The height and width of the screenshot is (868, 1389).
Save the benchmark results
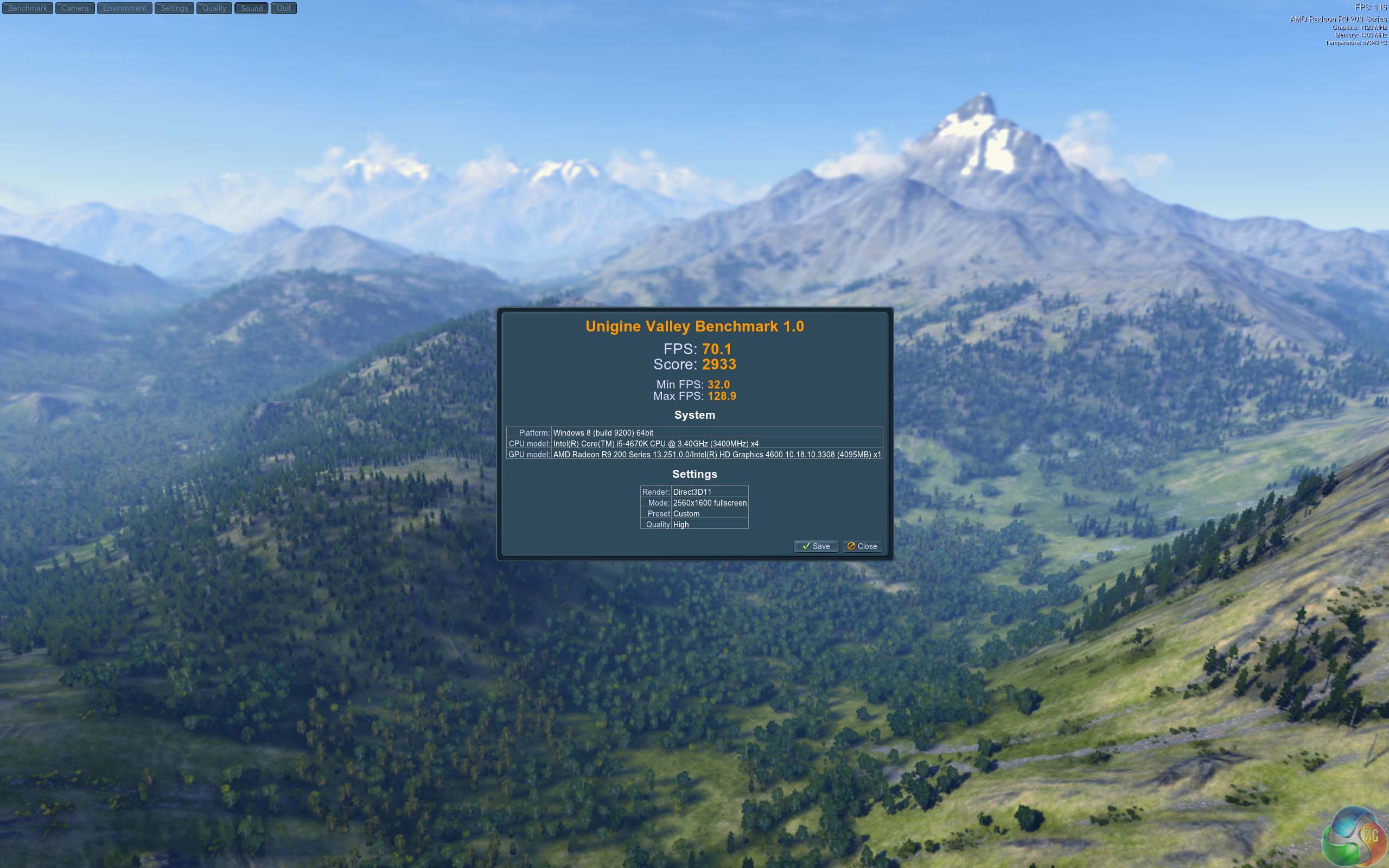tap(815, 546)
